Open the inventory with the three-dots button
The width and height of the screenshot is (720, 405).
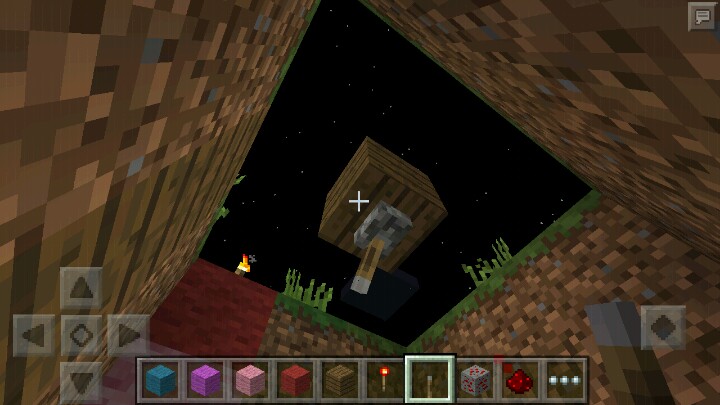coord(564,380)
